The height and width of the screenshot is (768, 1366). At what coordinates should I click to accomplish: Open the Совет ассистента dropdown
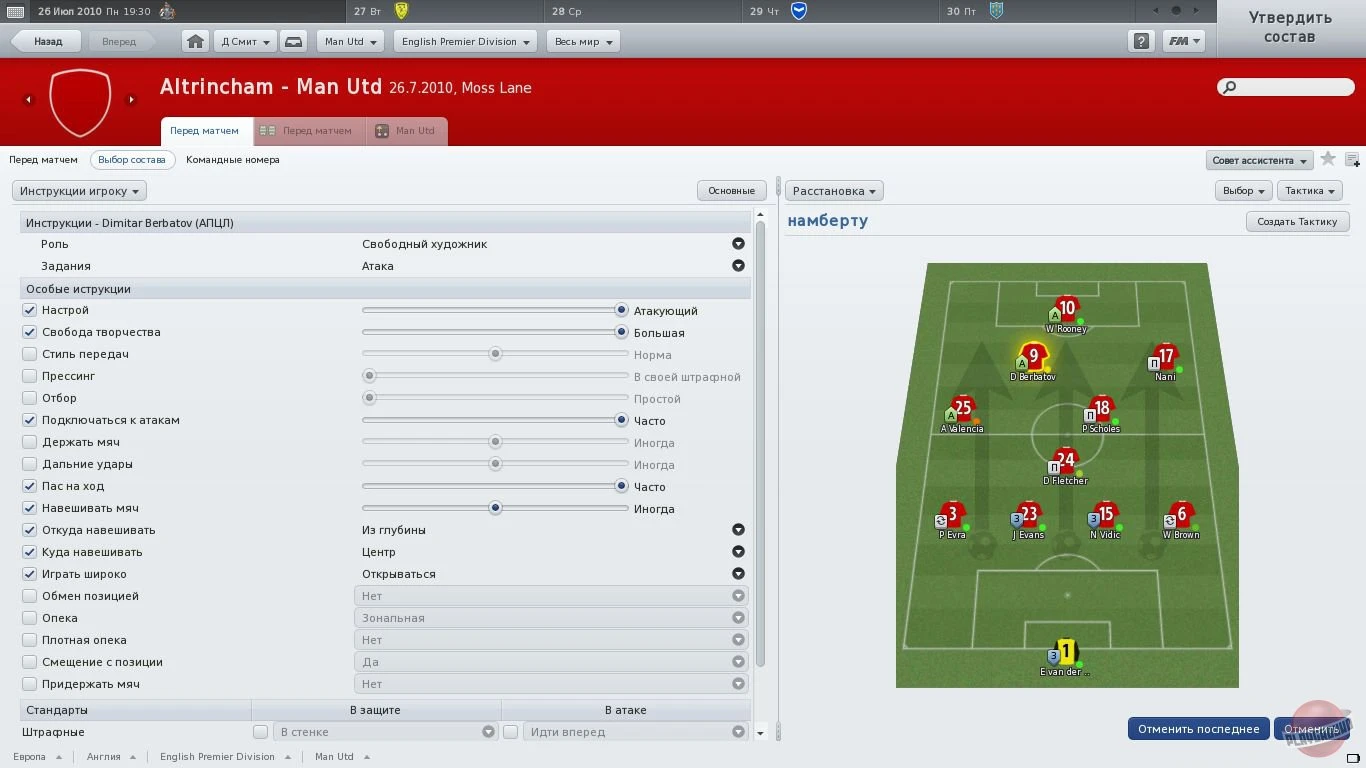tap(1258, 160)
